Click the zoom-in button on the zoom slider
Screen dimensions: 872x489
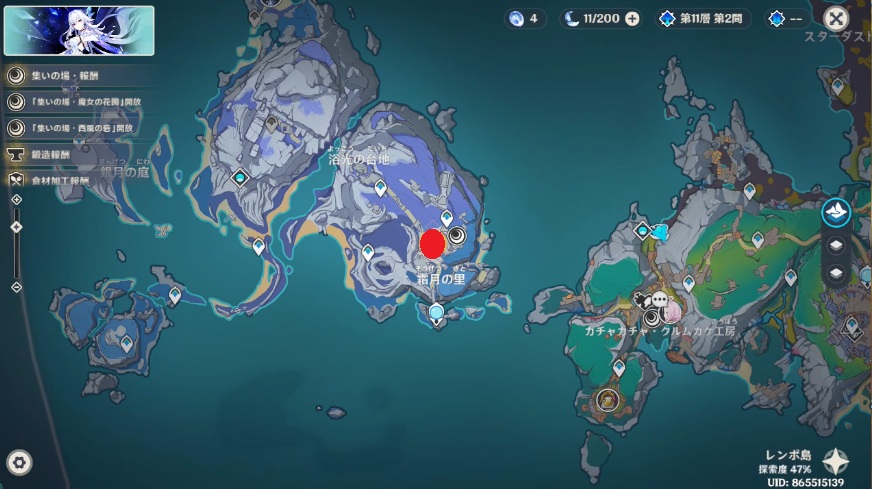tap(16, 200)
